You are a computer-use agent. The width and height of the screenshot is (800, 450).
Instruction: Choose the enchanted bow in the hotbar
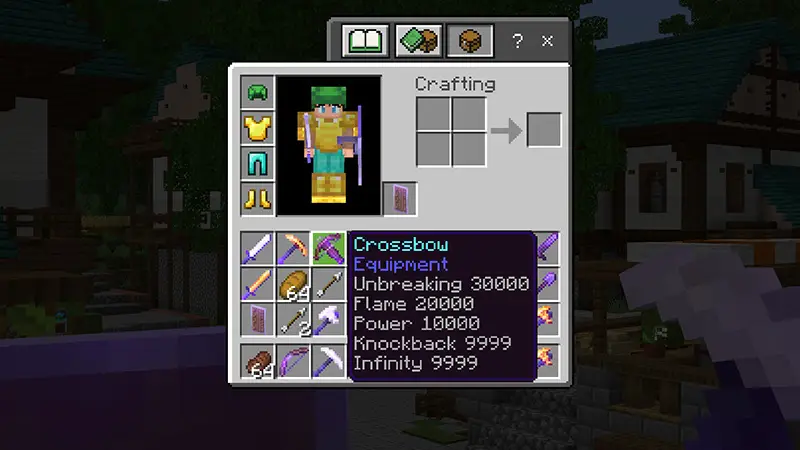[x=292, y=361]
